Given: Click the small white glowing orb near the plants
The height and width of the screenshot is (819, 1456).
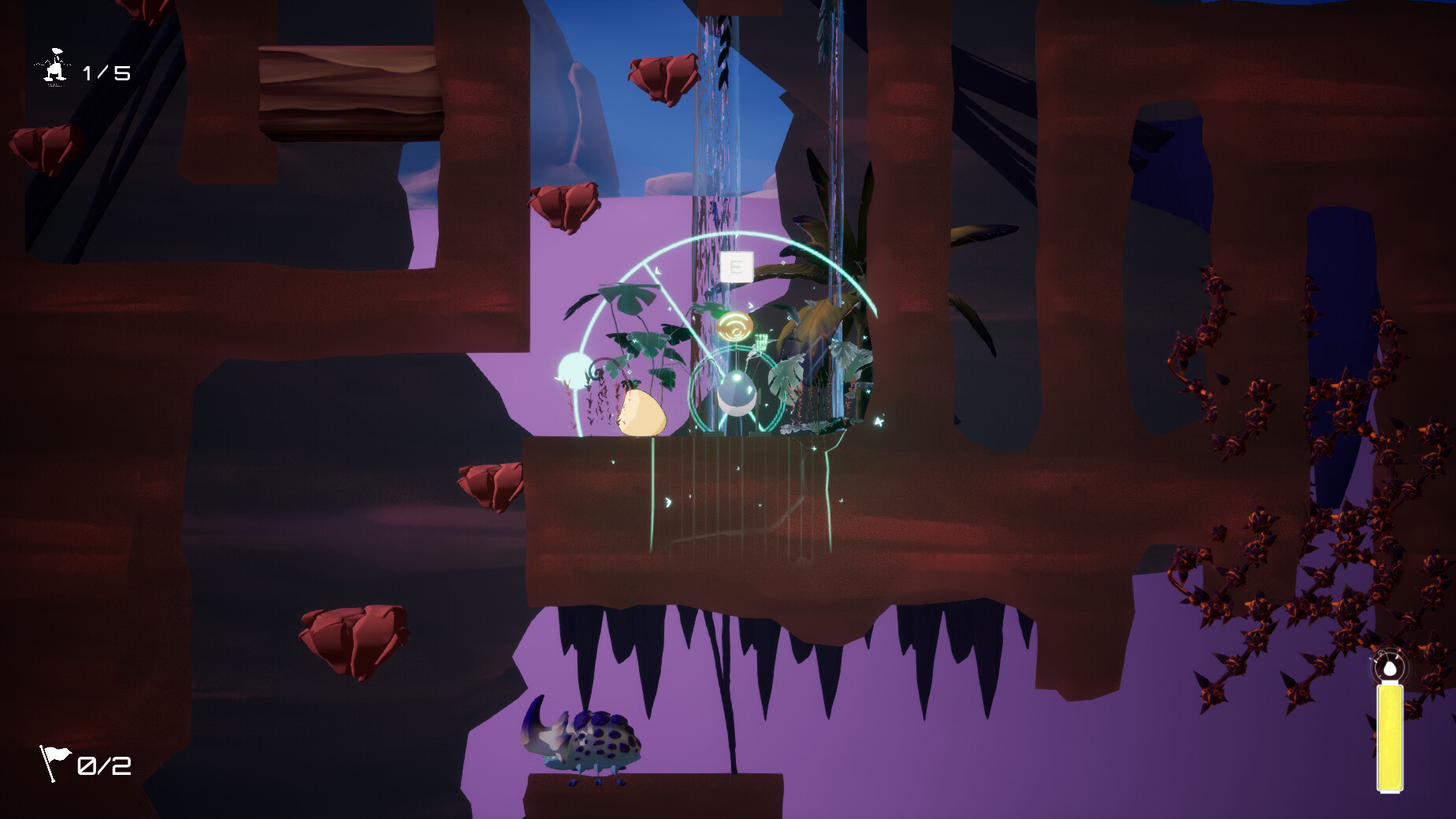Looking at the screenshot, I should (573, 366).
